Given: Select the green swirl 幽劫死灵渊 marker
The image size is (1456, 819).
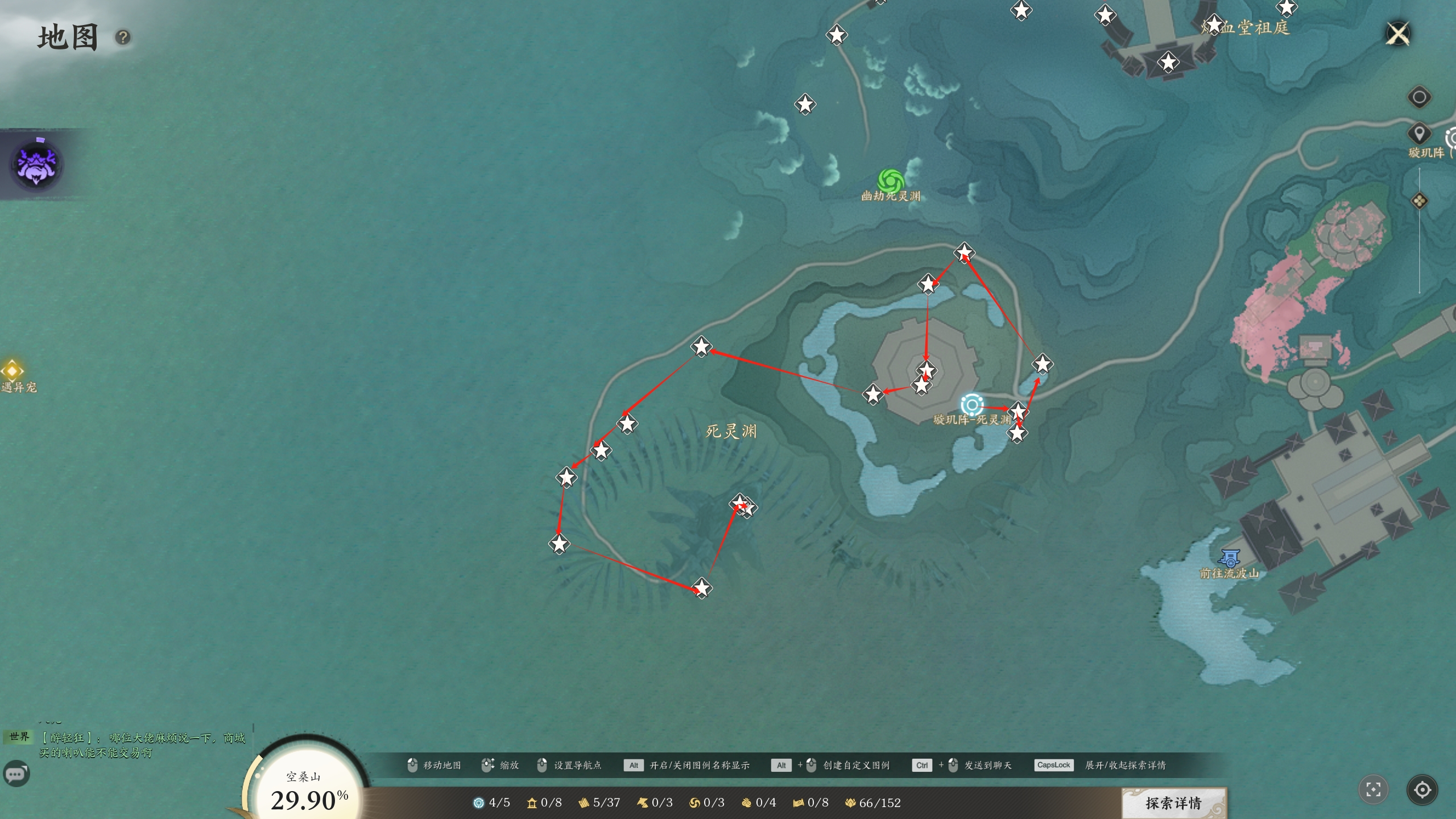Looking at the screenshot, I should [x=890, y=181].
